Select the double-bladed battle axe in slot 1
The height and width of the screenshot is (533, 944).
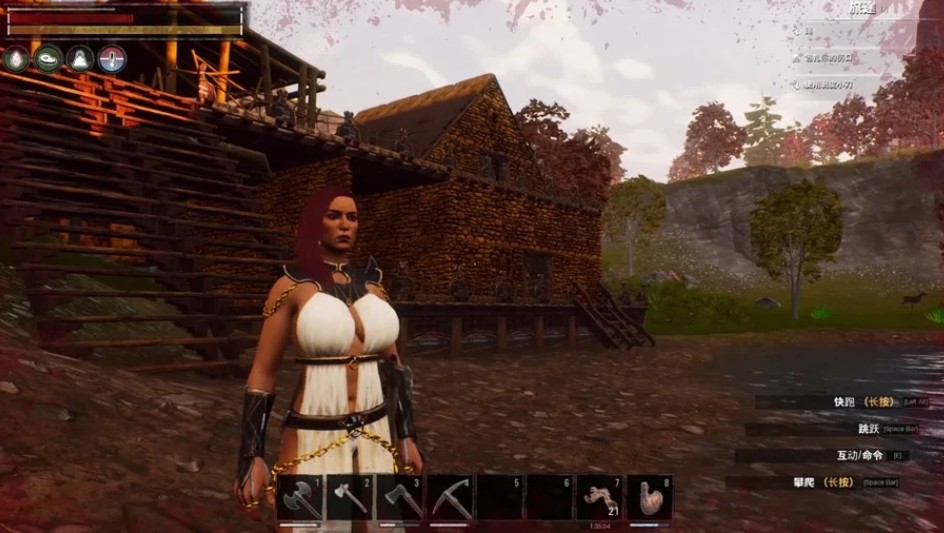(301, 497)
